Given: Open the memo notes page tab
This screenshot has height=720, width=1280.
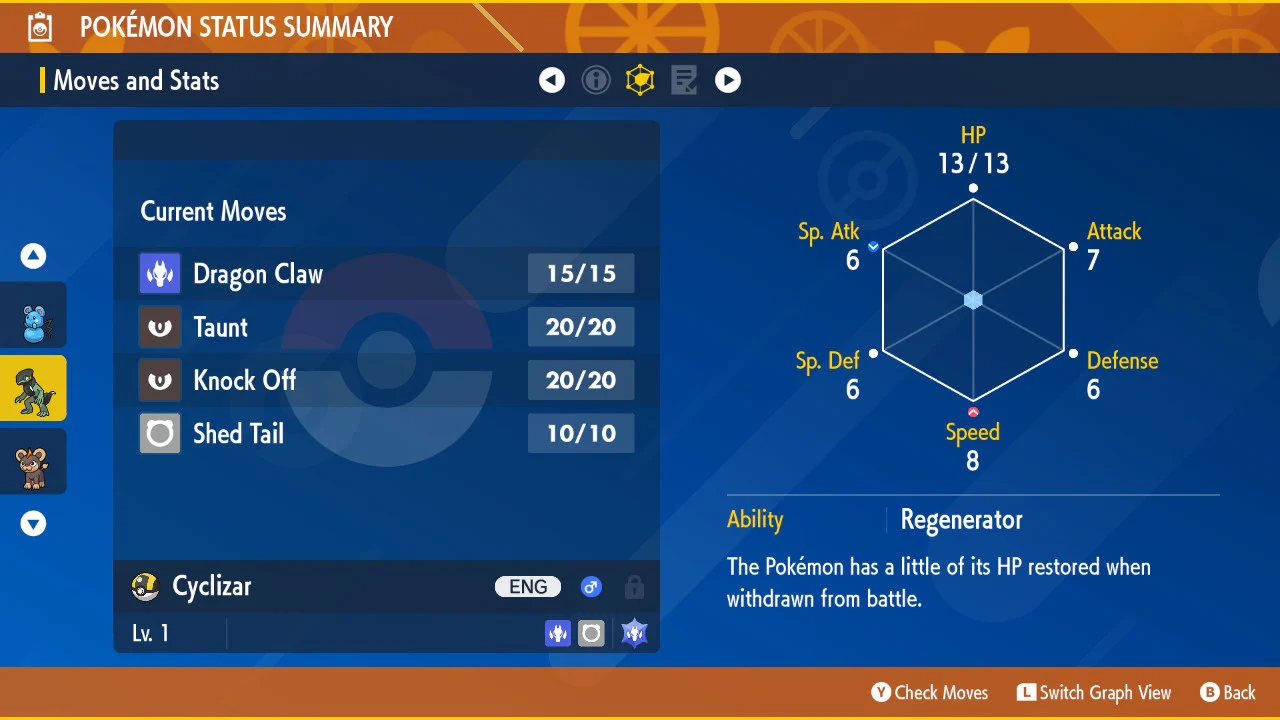Looking at the screenshot, I should click(x=684, y=80).
